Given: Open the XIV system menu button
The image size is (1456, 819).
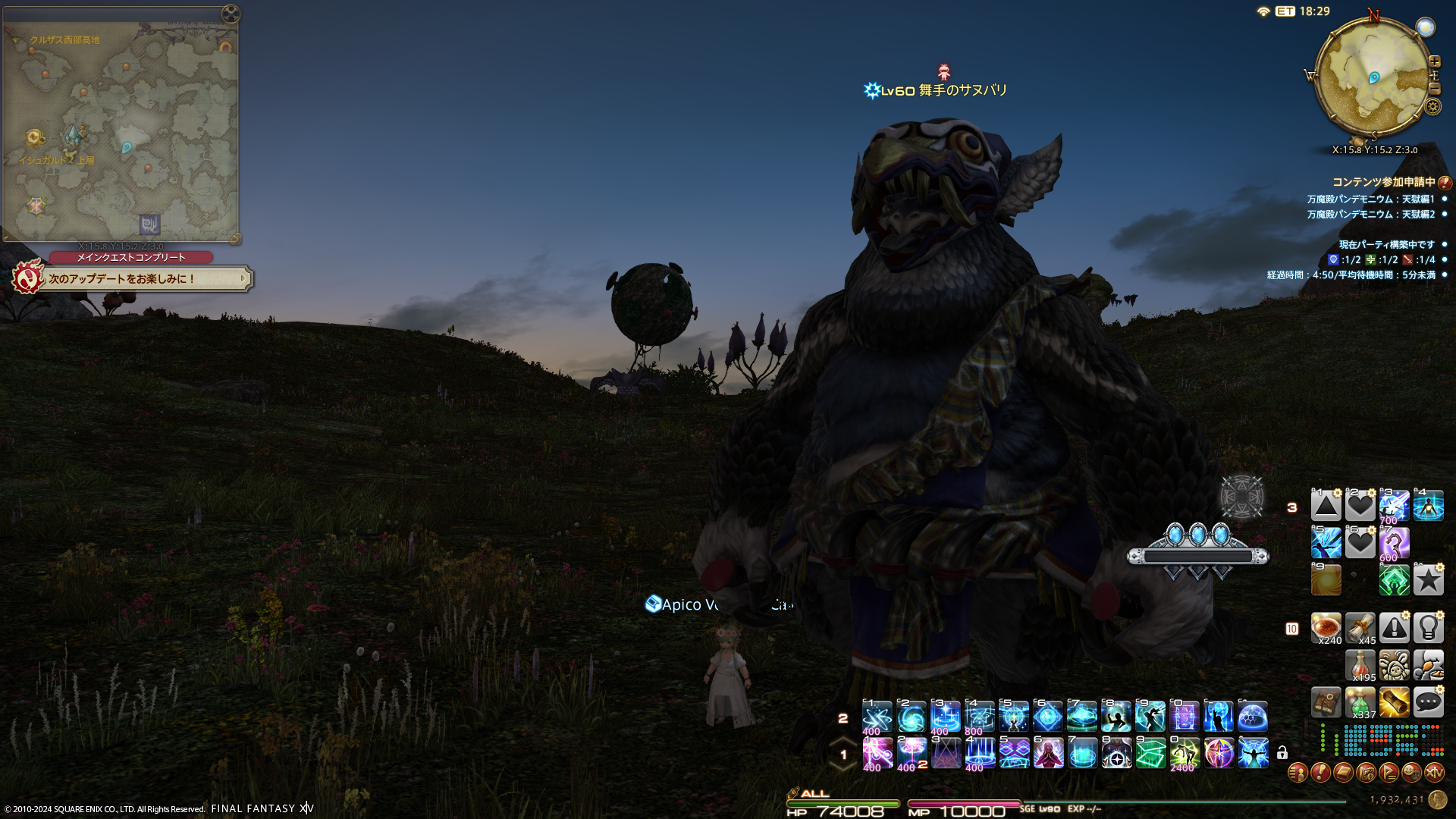Looking at the screenshot, I should 1434,773.
